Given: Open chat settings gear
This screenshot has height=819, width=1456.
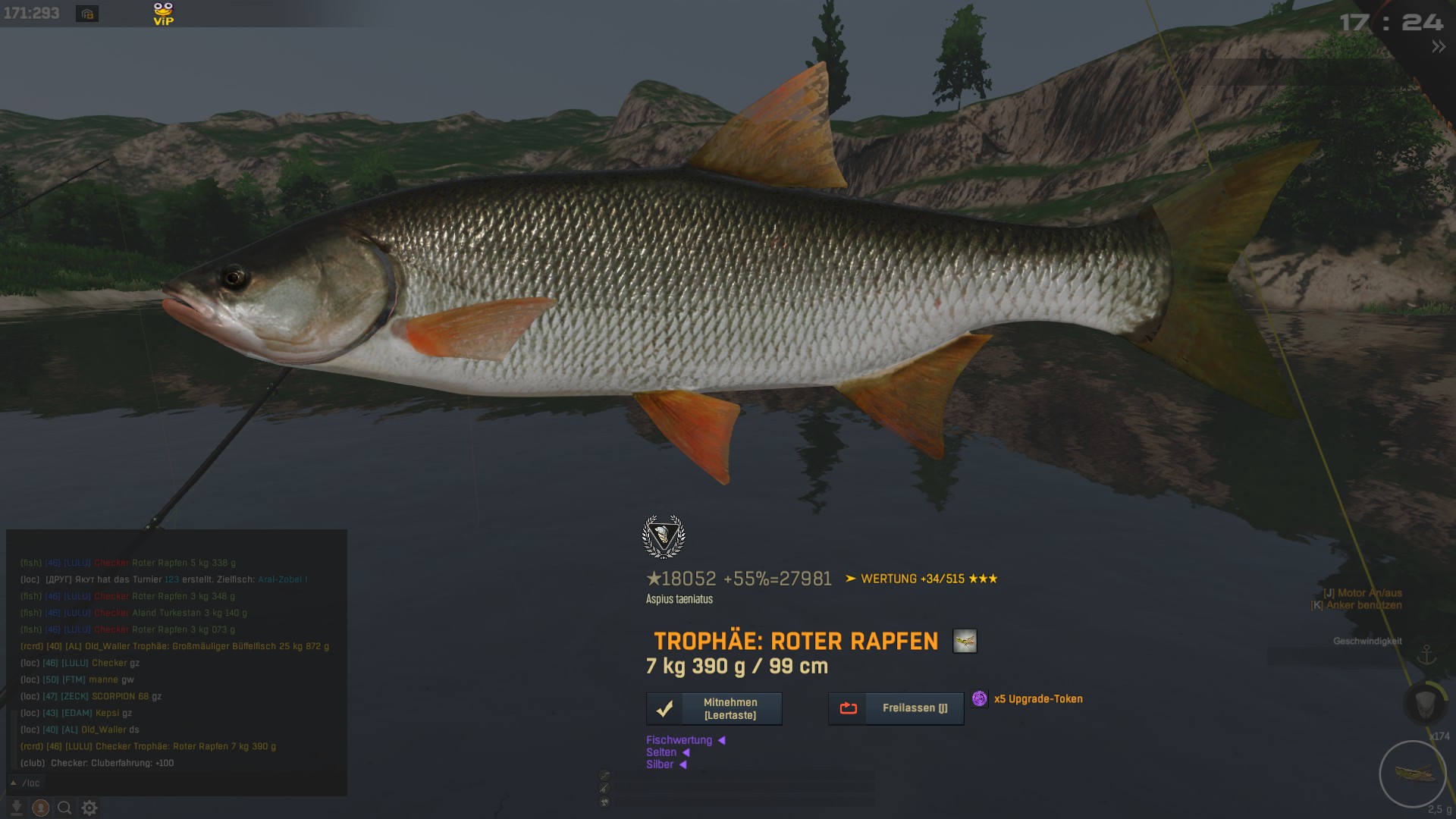Looking at the screenshot, I should 89,808.
